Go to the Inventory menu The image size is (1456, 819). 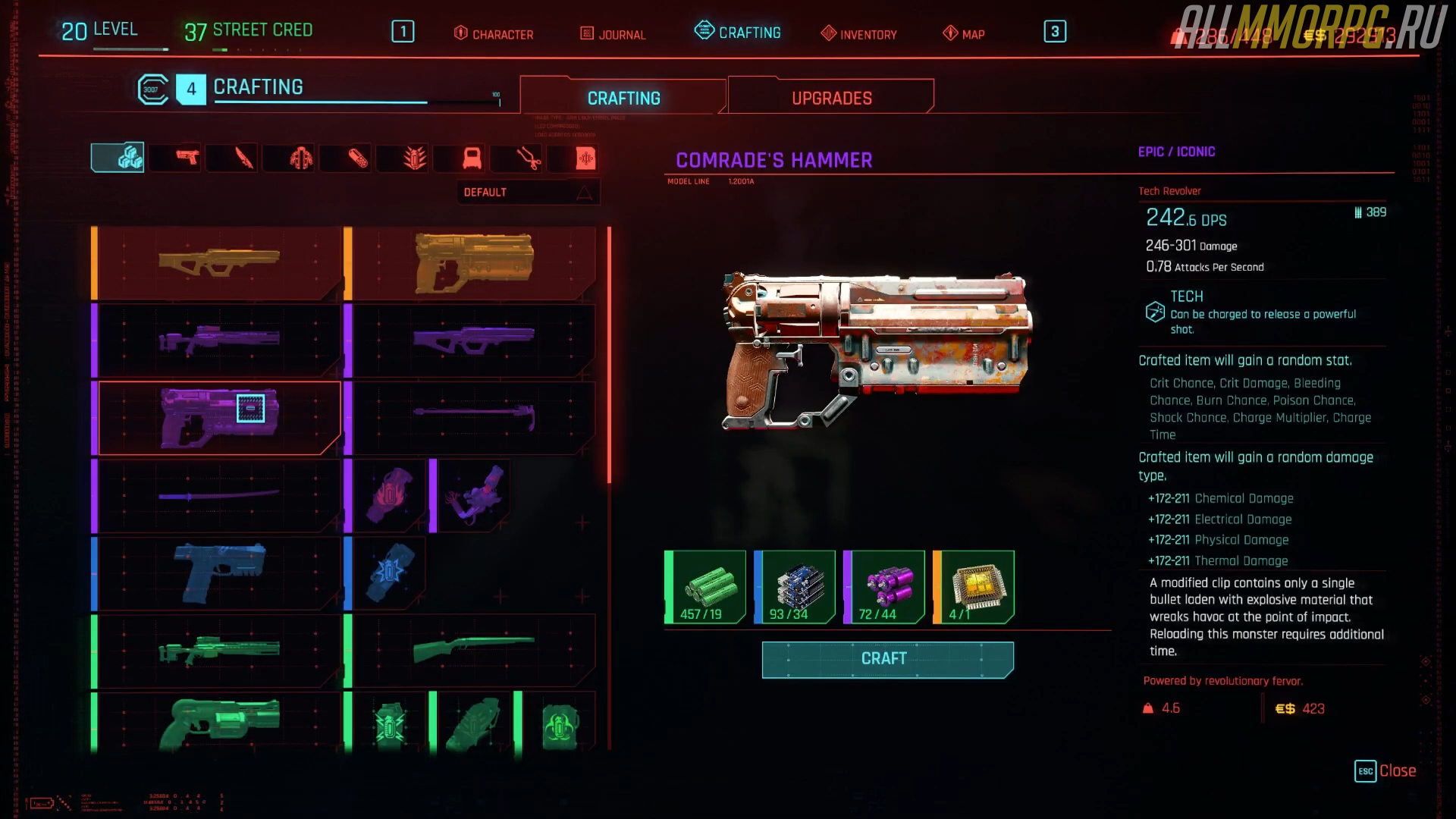[859, 34]
